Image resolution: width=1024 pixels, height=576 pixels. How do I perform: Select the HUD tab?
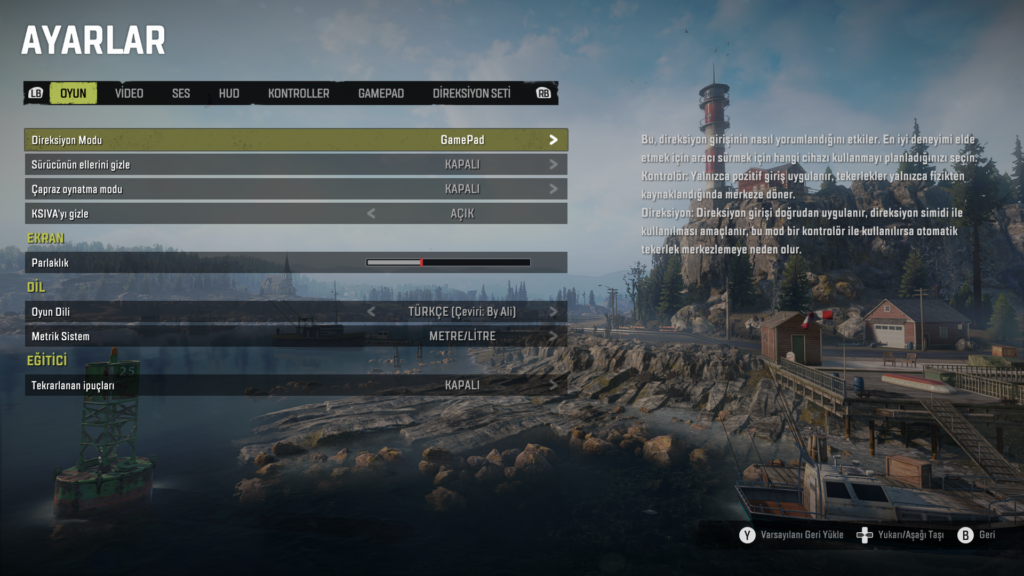tap(229, 93)
